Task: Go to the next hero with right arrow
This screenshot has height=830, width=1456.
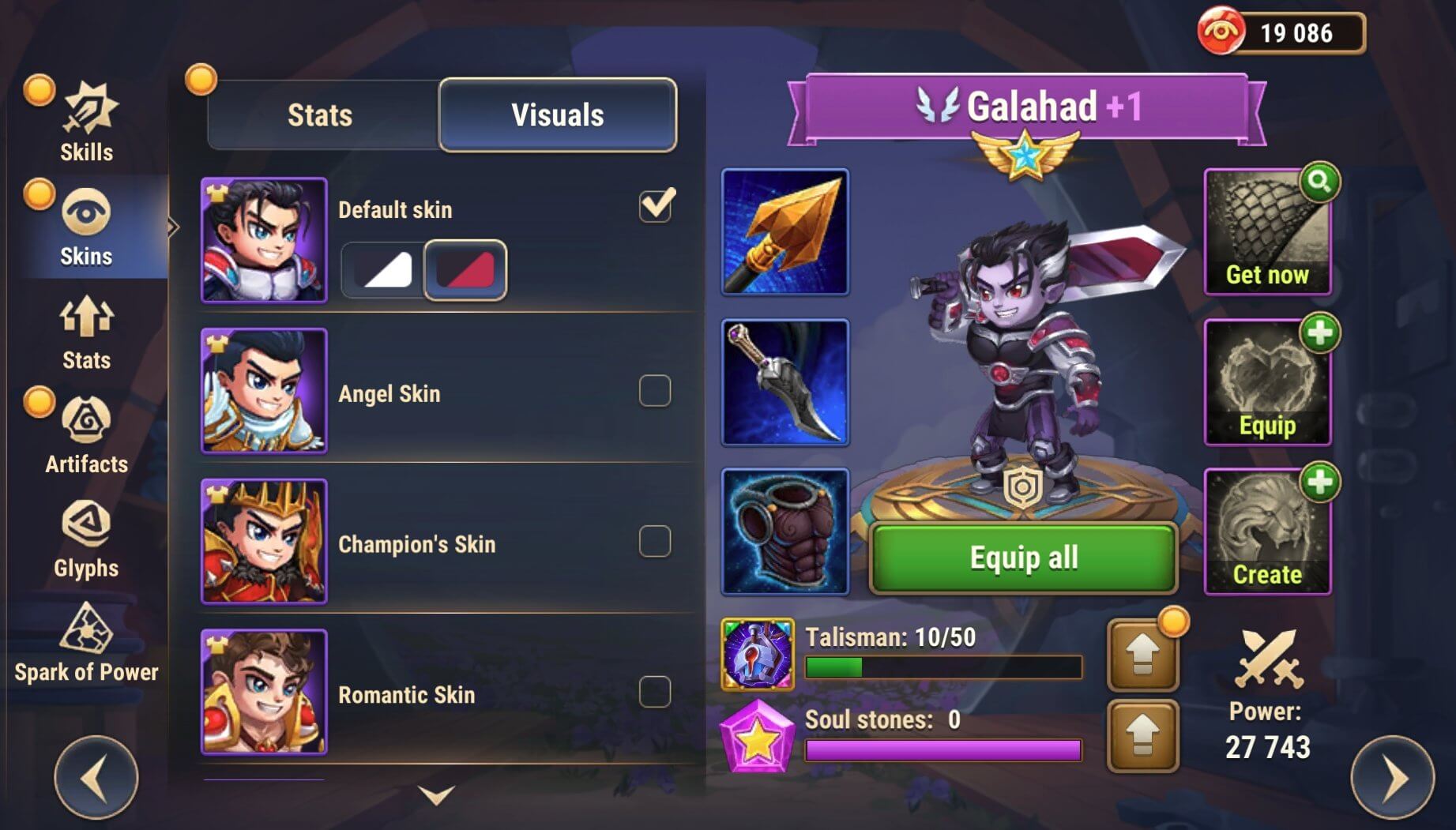Action: click(x=1392, y=778)
